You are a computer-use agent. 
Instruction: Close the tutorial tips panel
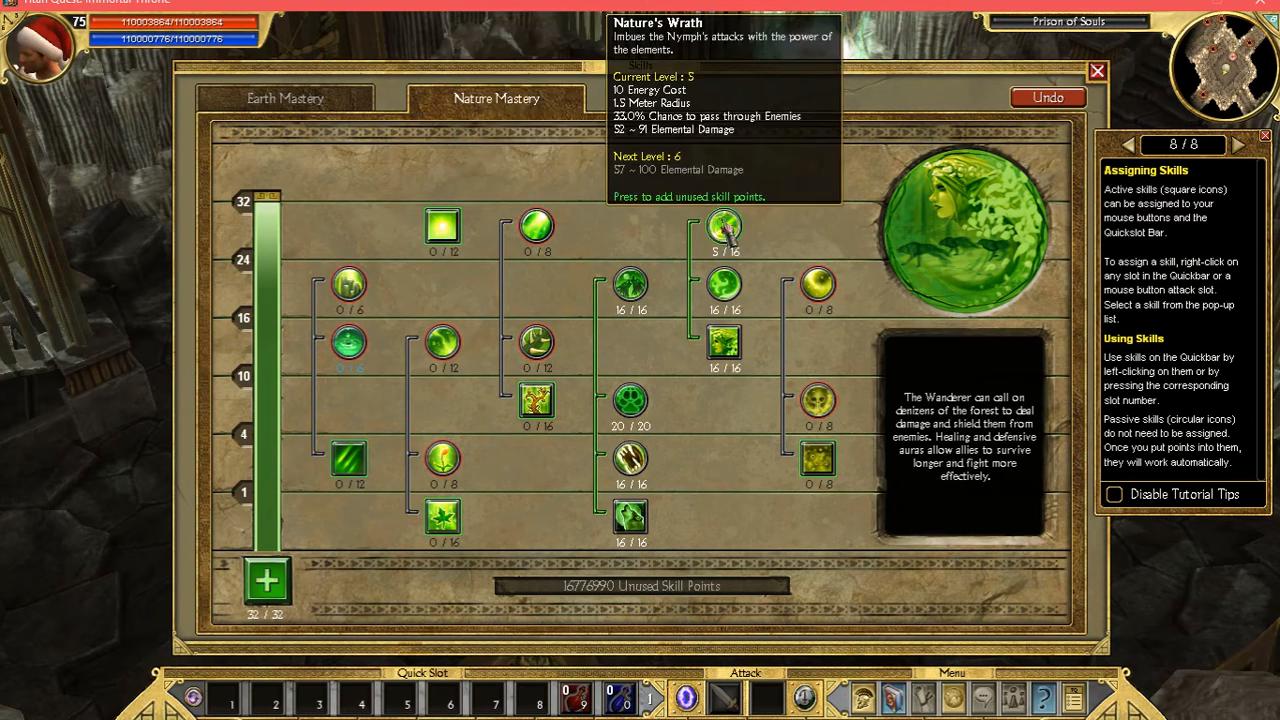1265,135
